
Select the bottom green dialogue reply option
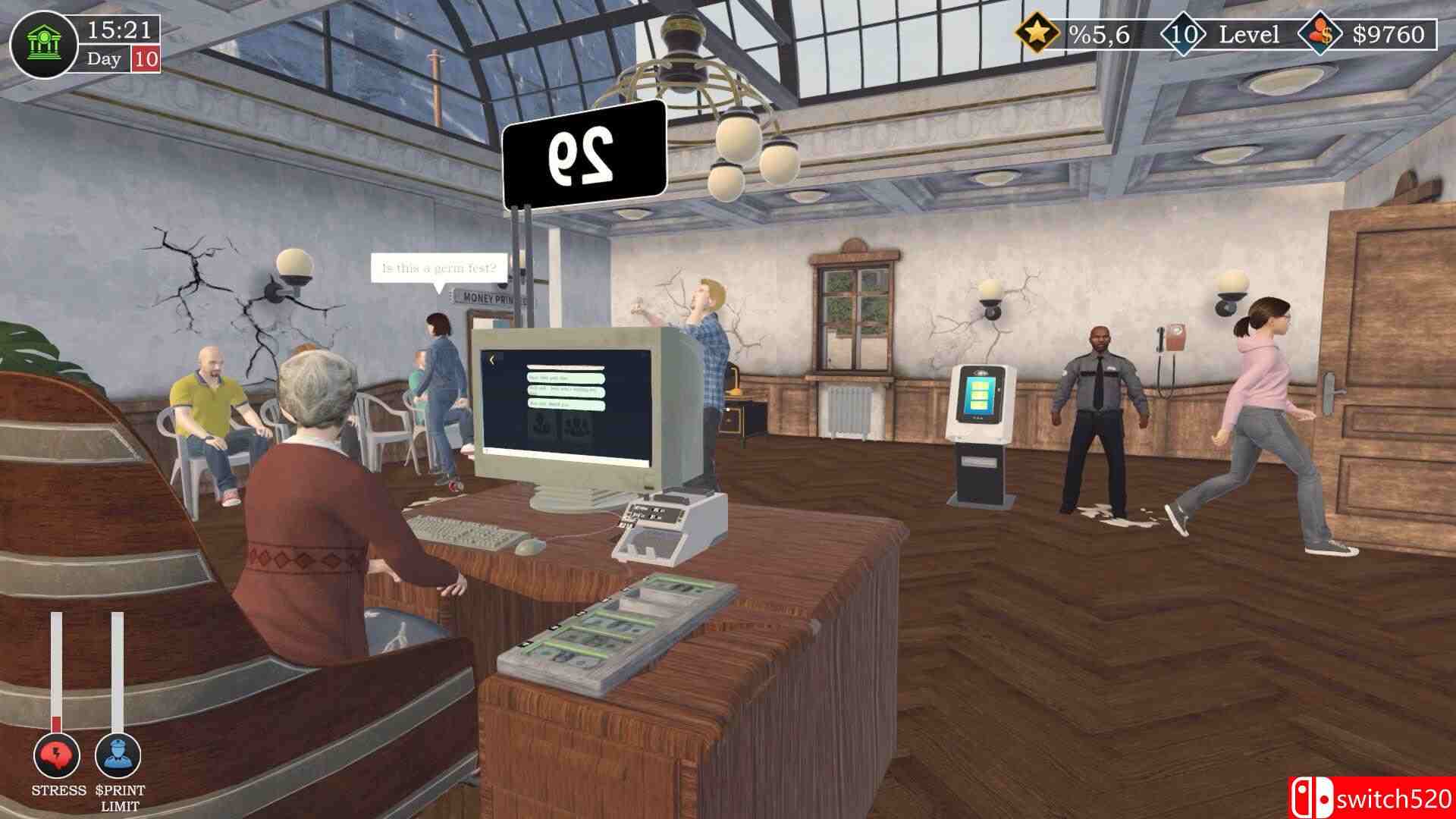tap(565, 404)
